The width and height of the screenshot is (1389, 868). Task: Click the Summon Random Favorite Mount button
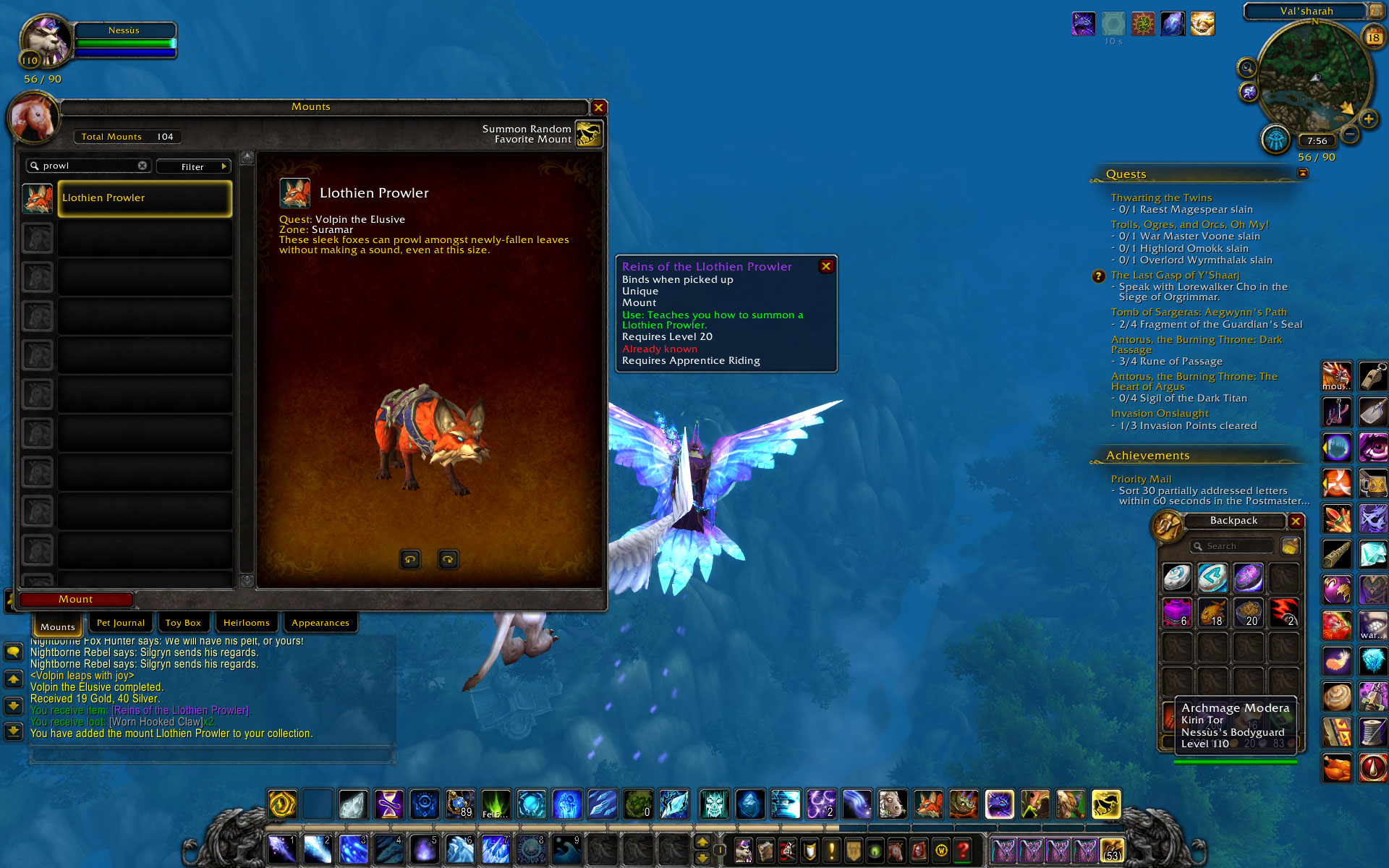pos(589,134)
